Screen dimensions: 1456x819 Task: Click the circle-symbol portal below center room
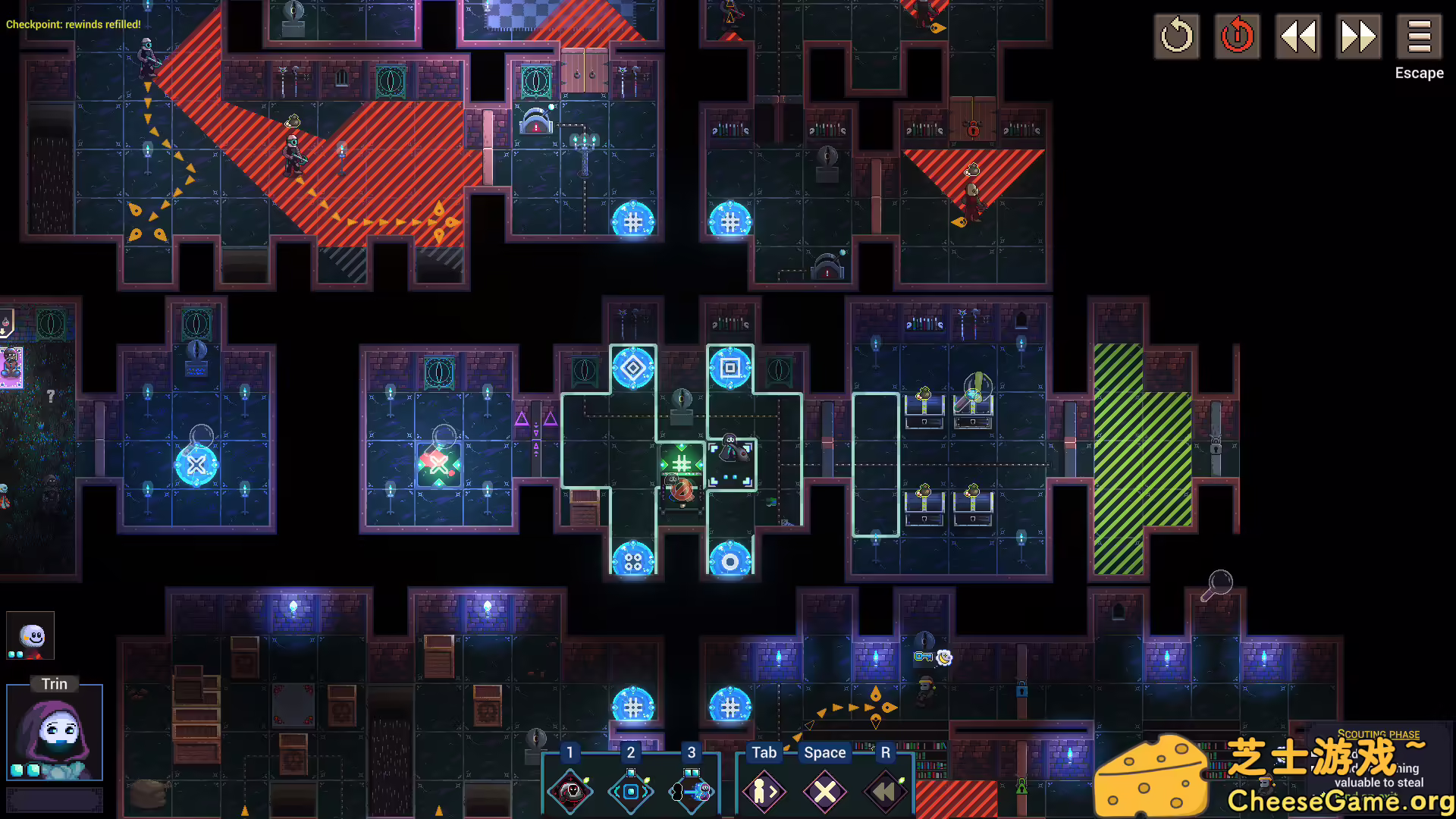click(x=730, y=561)
